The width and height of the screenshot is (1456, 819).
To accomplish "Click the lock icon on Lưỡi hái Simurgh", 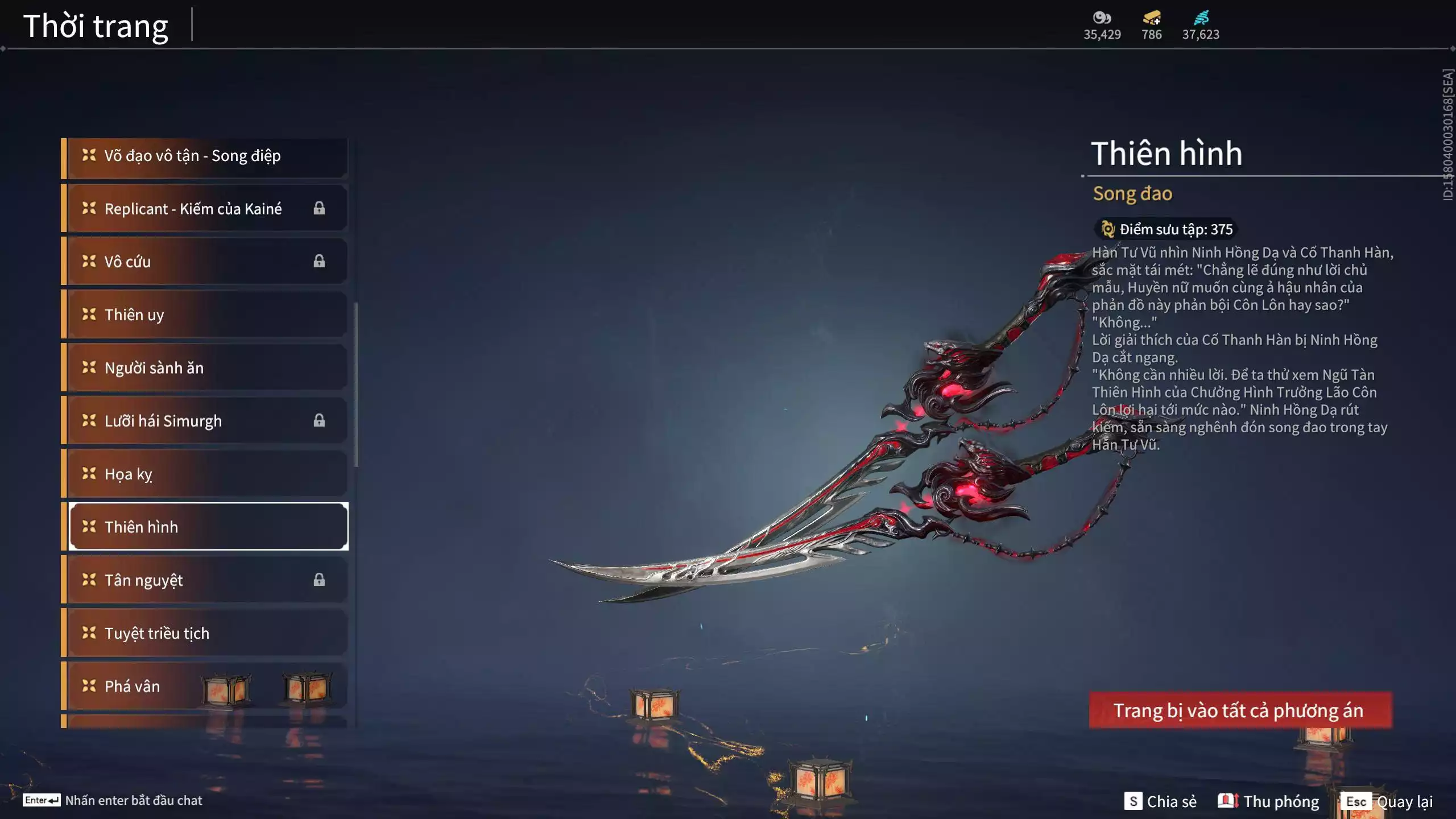I will coord(319,421).
